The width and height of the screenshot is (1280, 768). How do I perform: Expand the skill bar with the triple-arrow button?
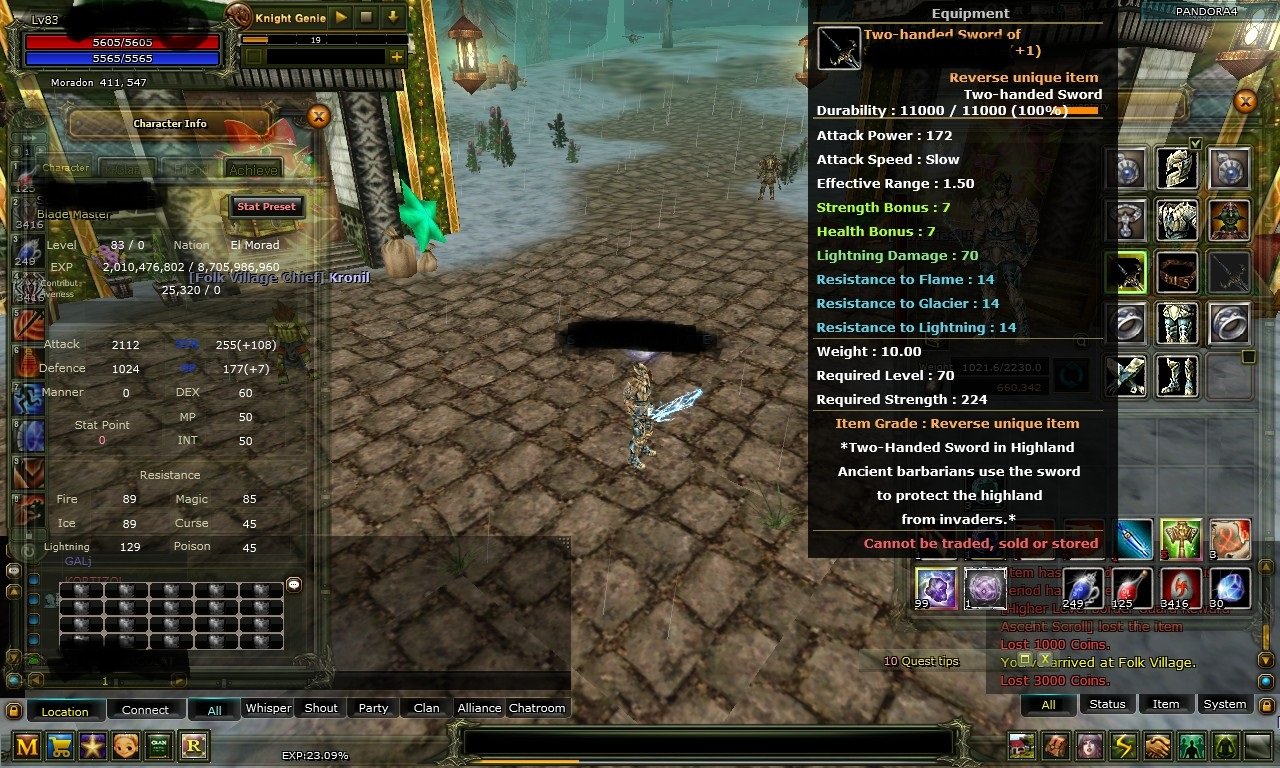[x=27, y=137]
